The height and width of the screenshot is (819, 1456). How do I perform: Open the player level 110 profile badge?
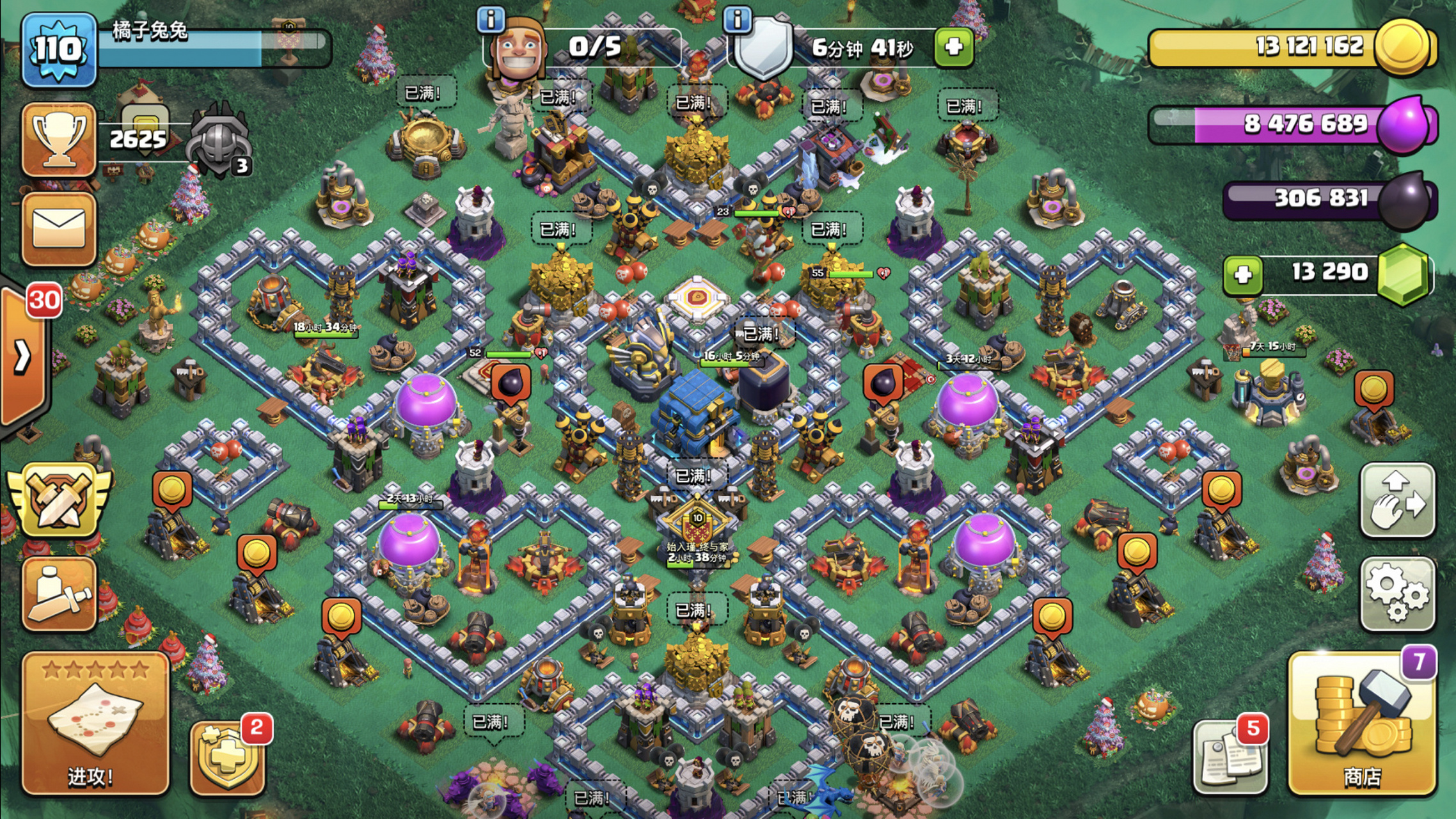[59, 50]
